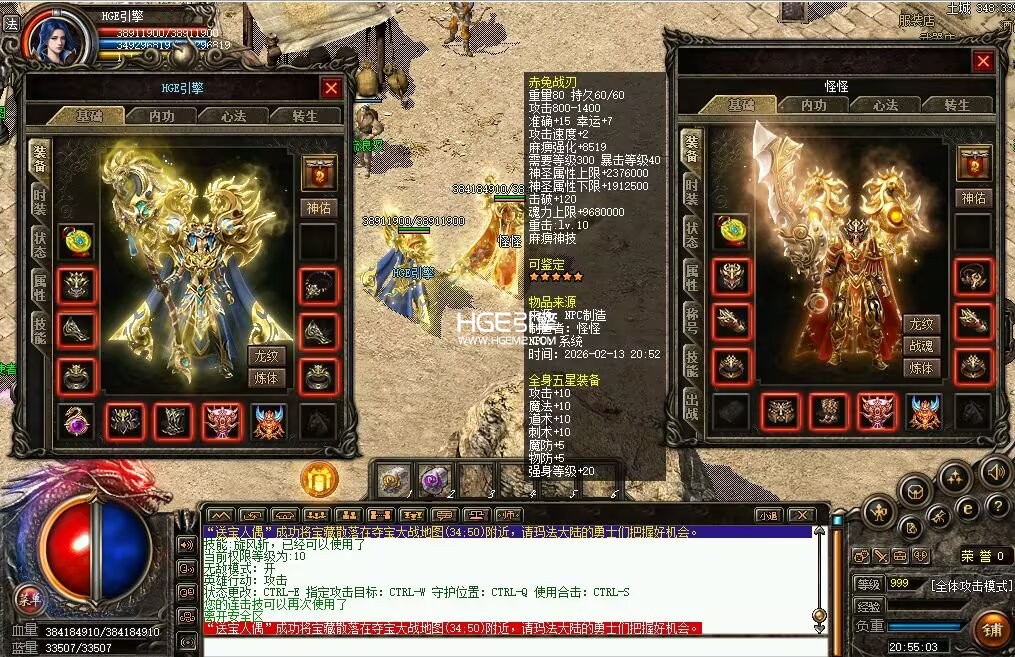1015x657 pixels.
Task: Switch to 内功 tab in HGE引擎 panel
Action: tap(162, 116)
